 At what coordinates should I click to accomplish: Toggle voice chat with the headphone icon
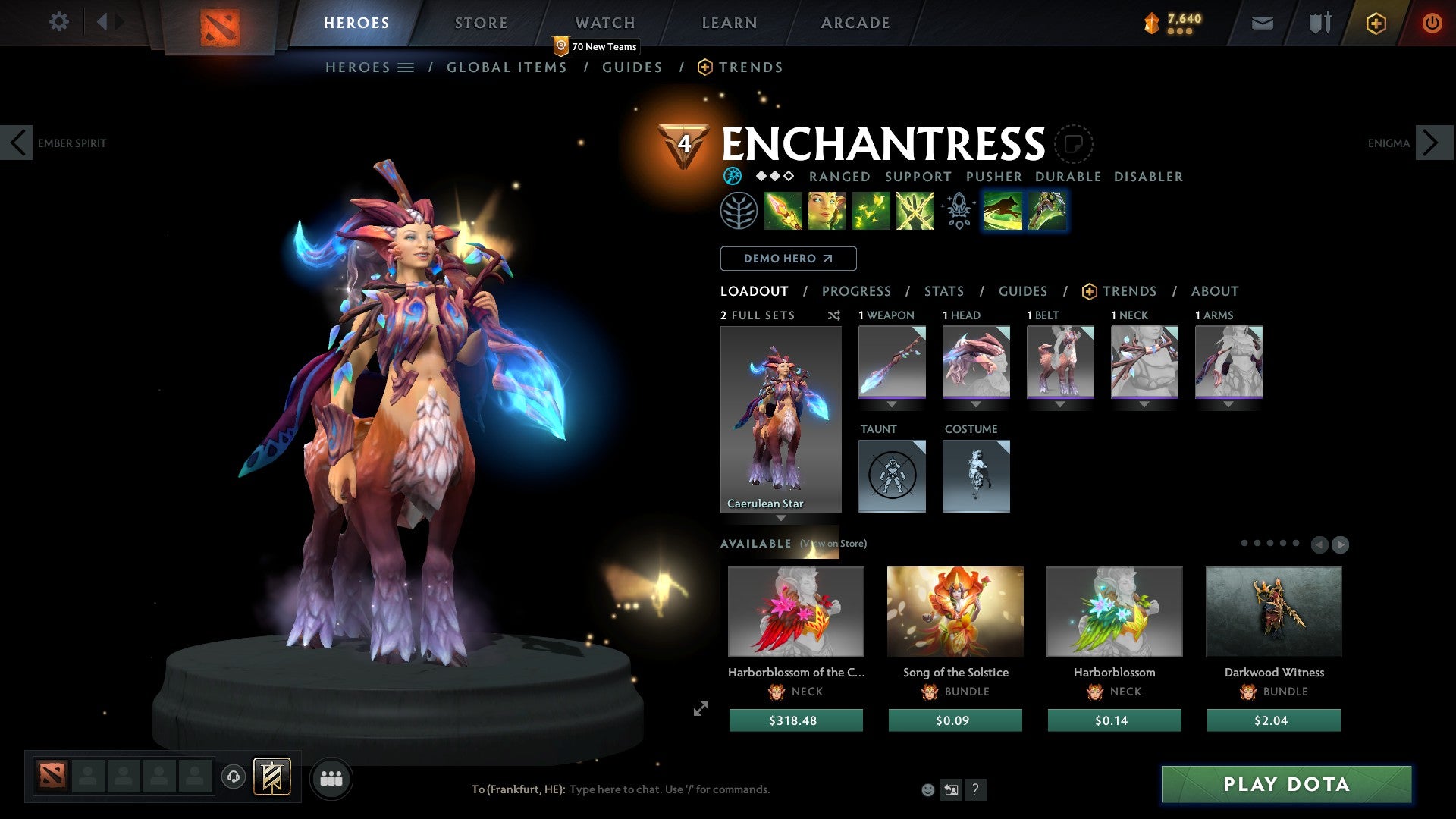coord(233,778)
